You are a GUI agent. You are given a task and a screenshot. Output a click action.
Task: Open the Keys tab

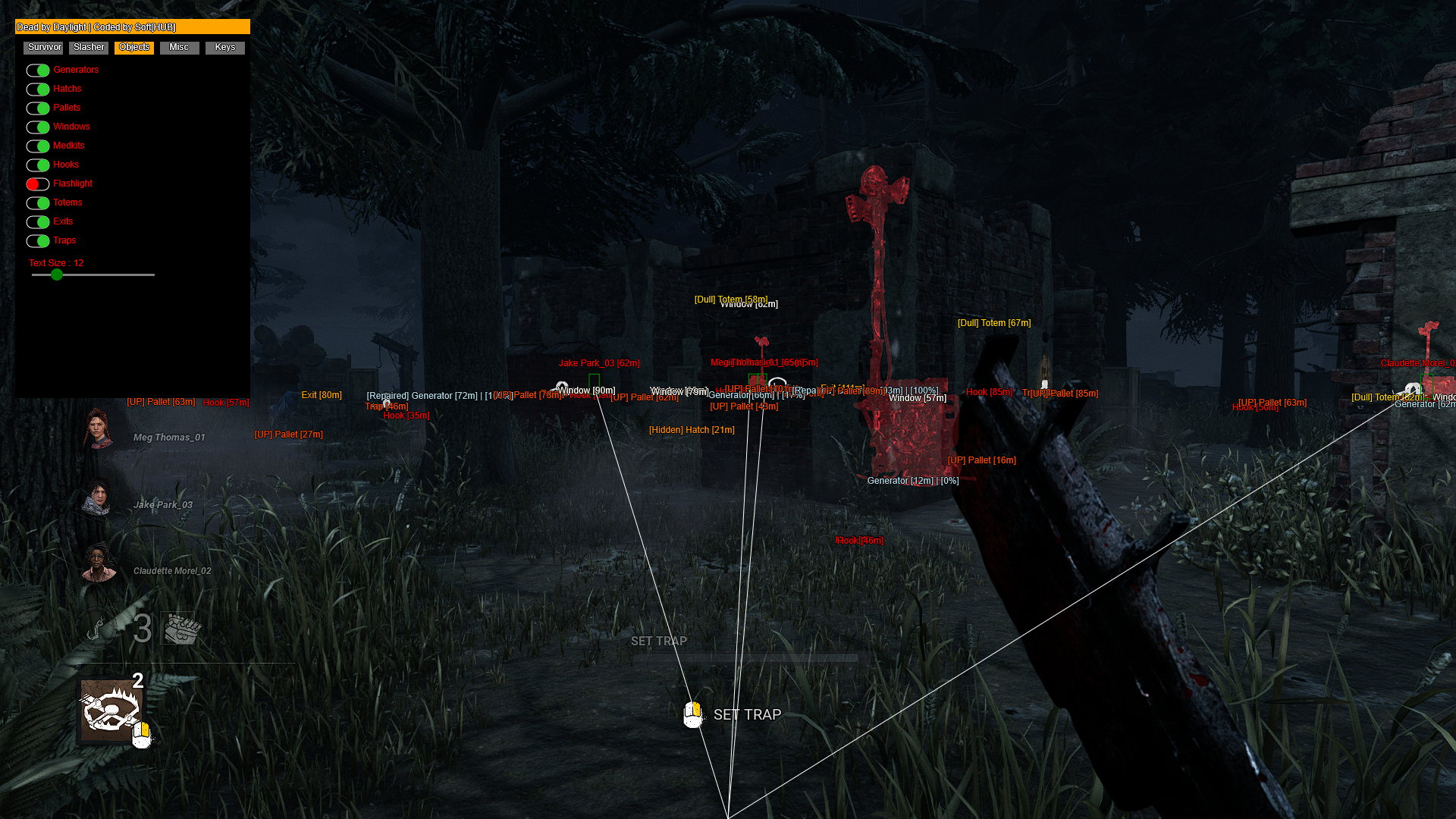click(224, 47)
